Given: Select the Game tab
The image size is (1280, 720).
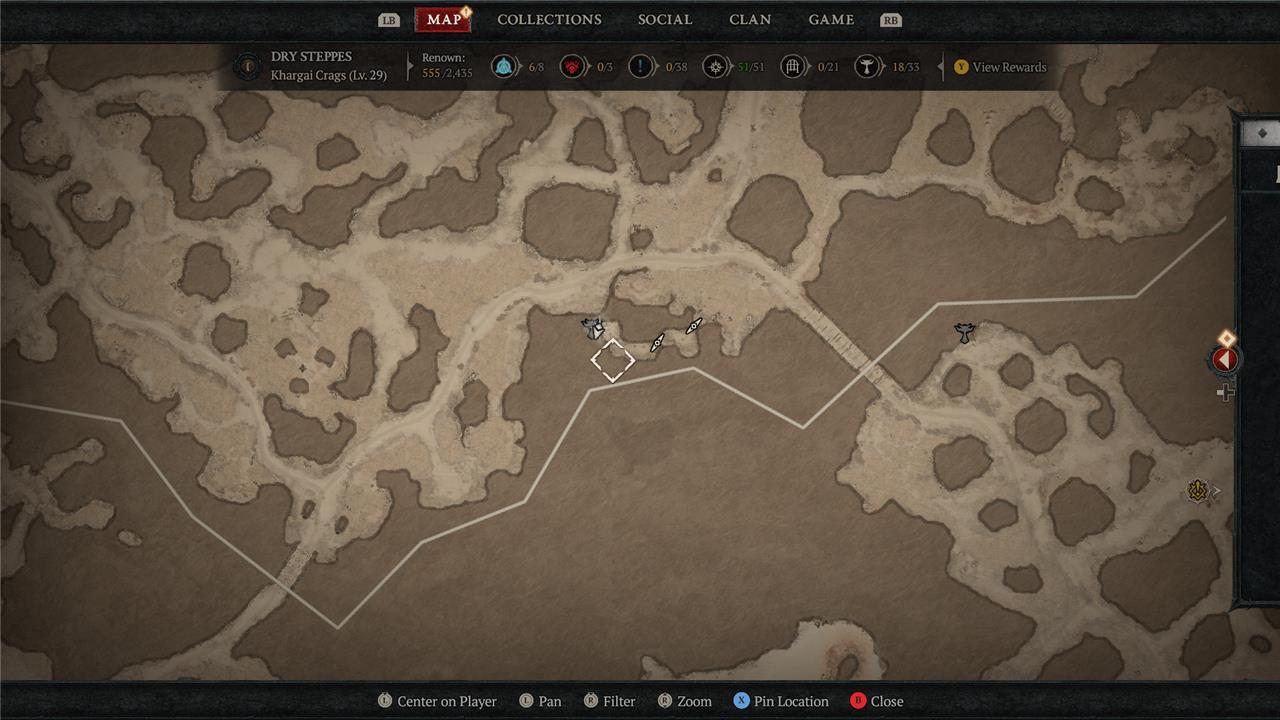Looking at the screenshot, I should tap(831, 20).
